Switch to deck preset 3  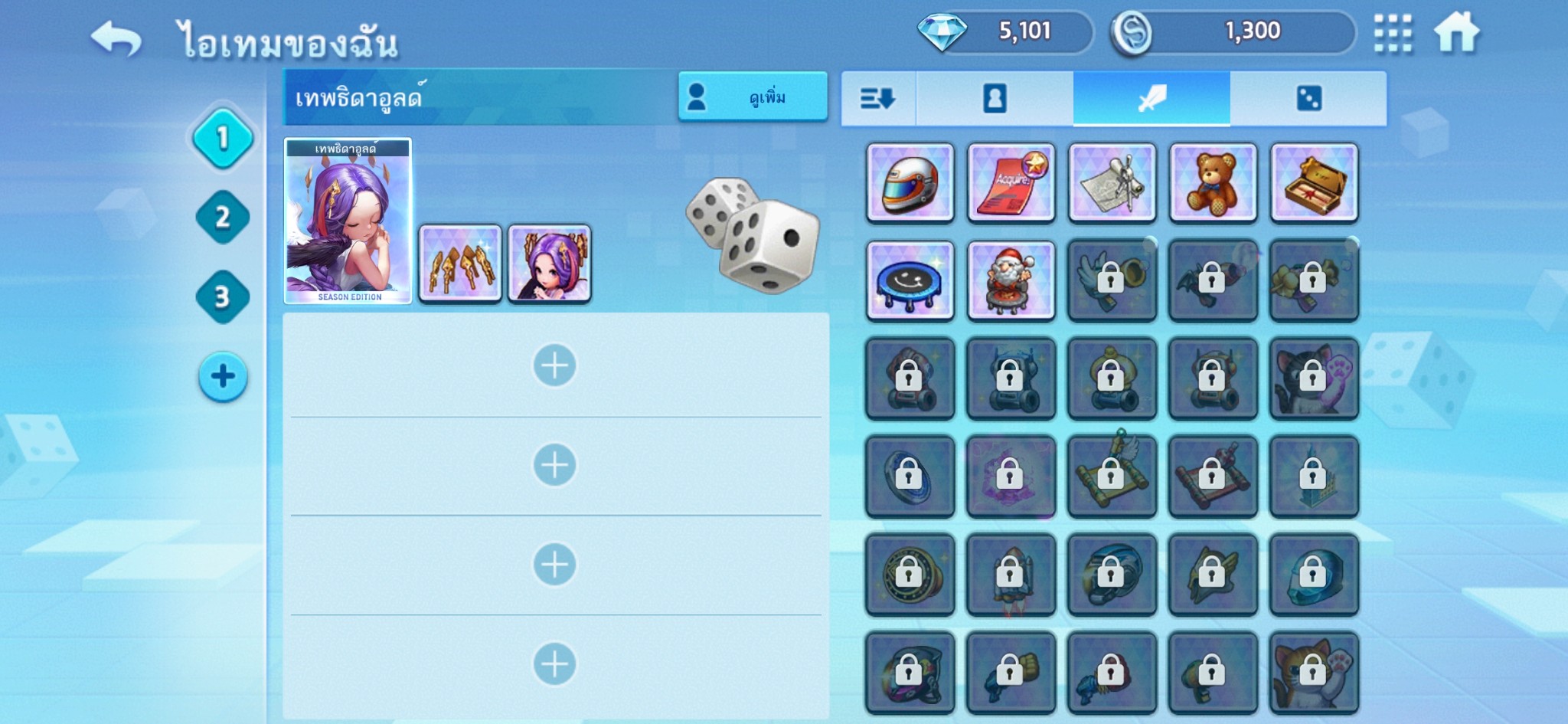(223, 296)
